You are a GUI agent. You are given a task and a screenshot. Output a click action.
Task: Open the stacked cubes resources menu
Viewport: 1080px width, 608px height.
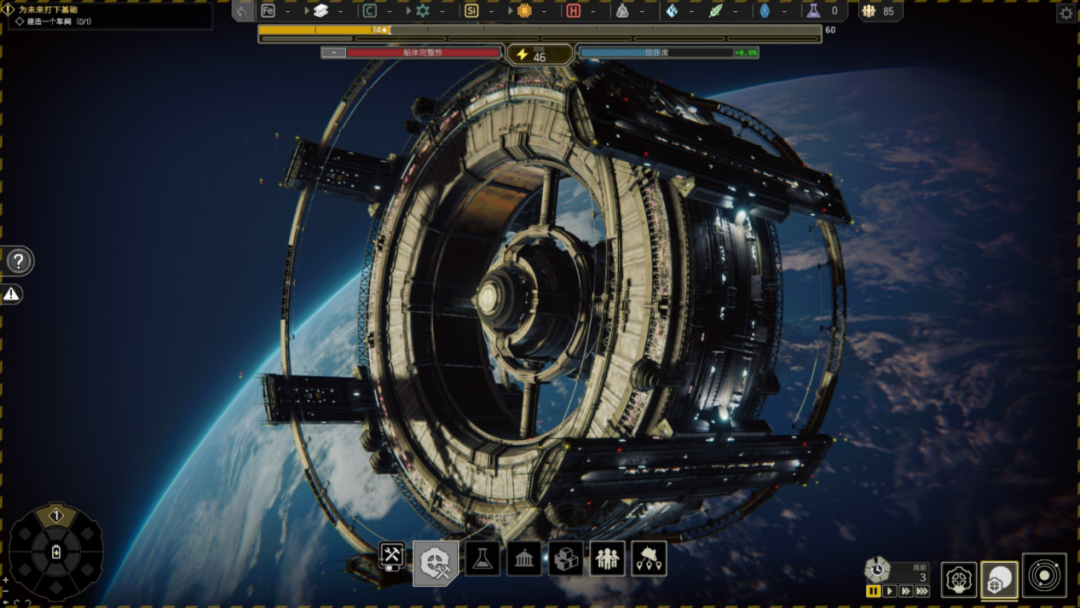[x=566, y=559]
